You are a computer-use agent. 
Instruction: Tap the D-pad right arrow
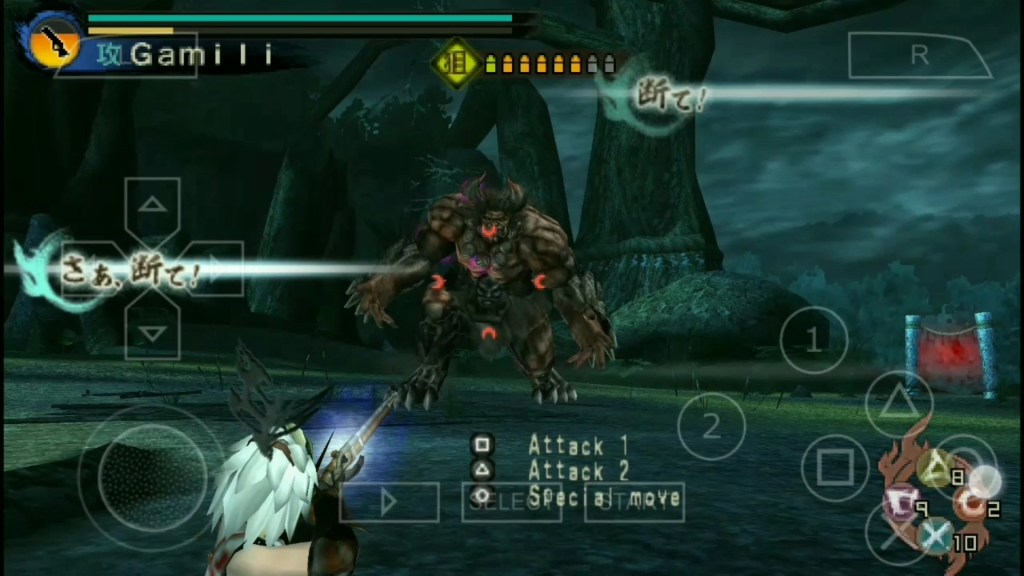click(214, 269)
